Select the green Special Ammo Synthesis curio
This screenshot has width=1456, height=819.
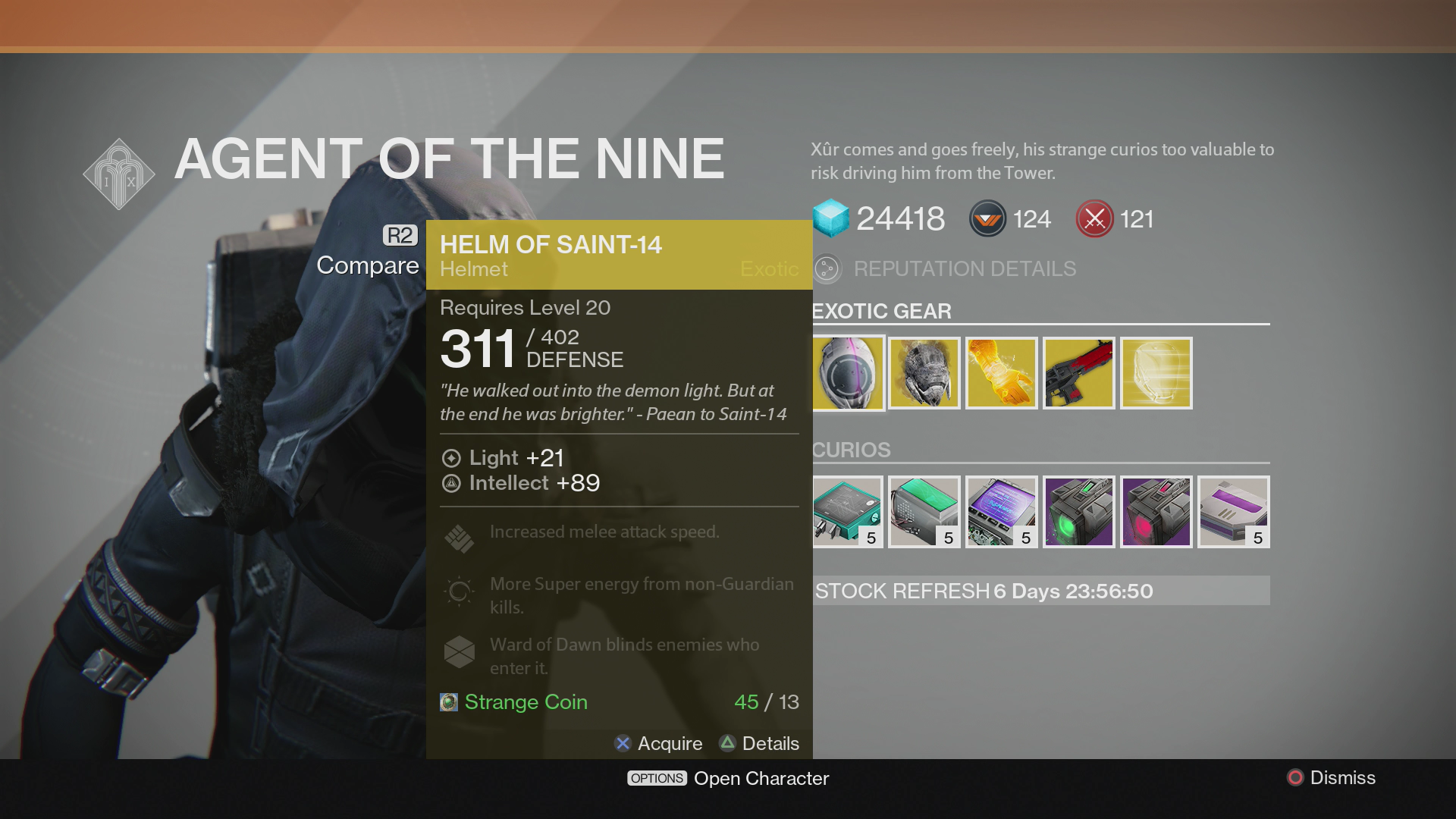coord(924,512)
